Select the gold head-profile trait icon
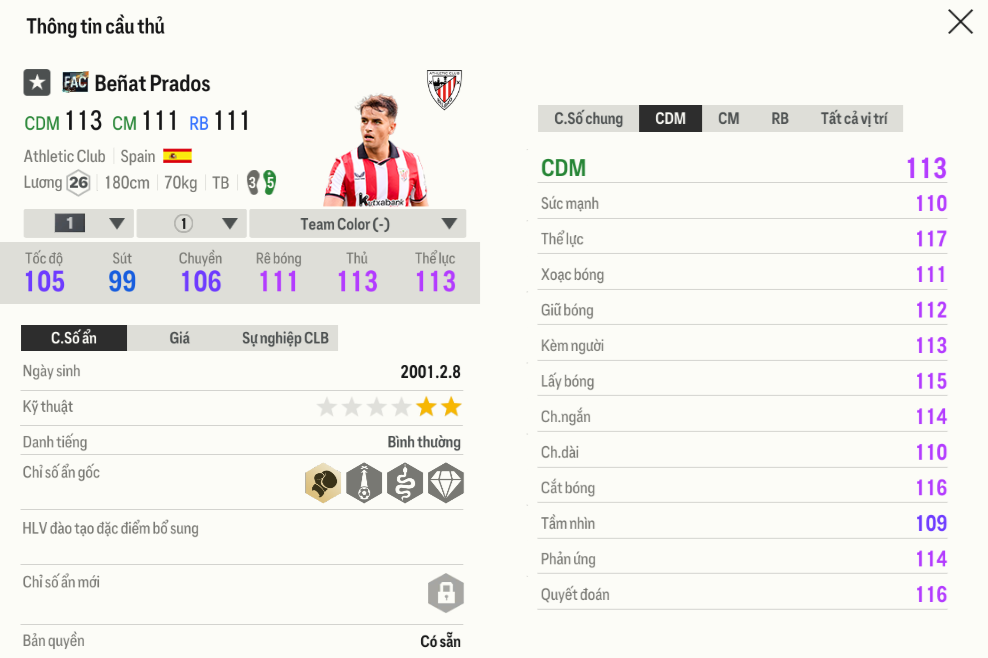 (x=323, y=483)
